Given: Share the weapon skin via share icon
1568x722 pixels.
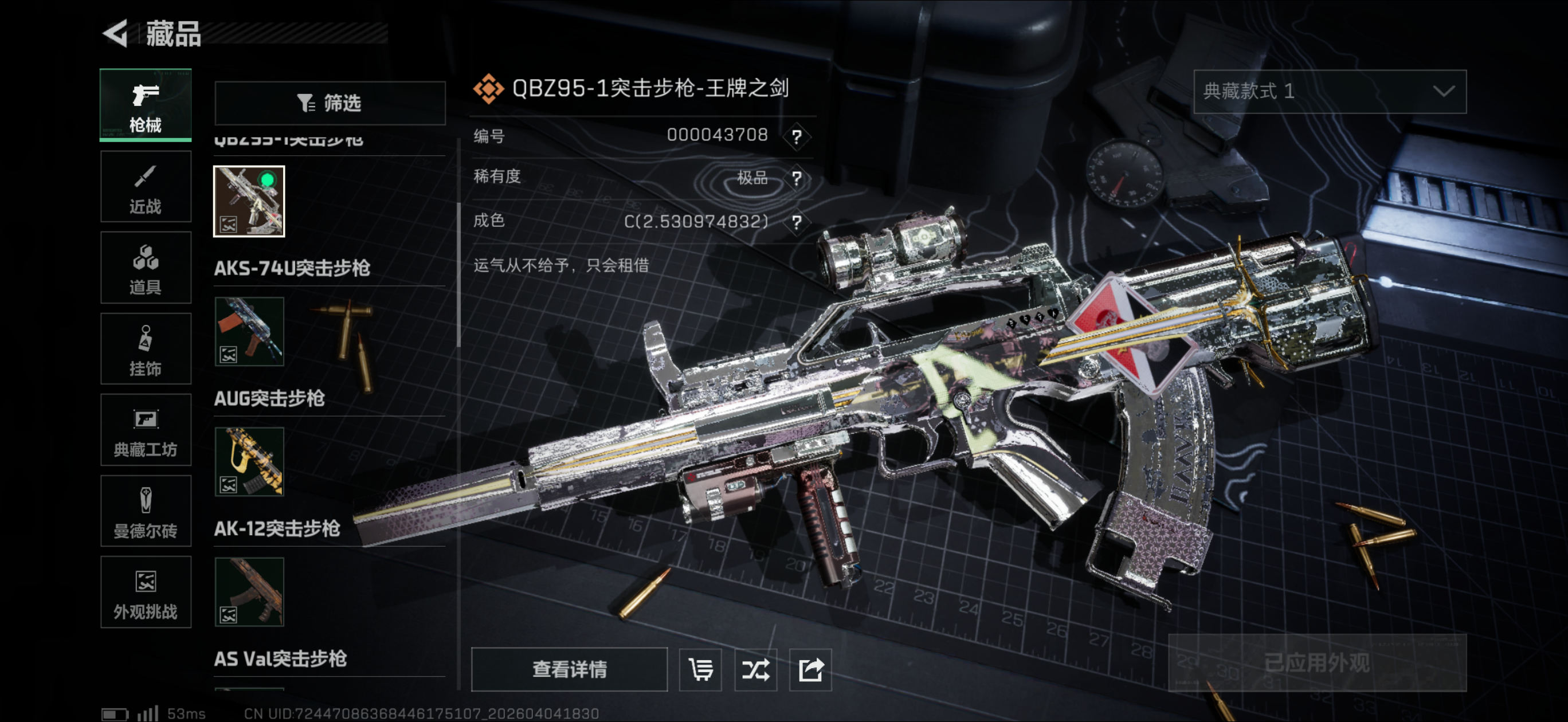Looking at the screenshot, I should click(x=810, y=670).
